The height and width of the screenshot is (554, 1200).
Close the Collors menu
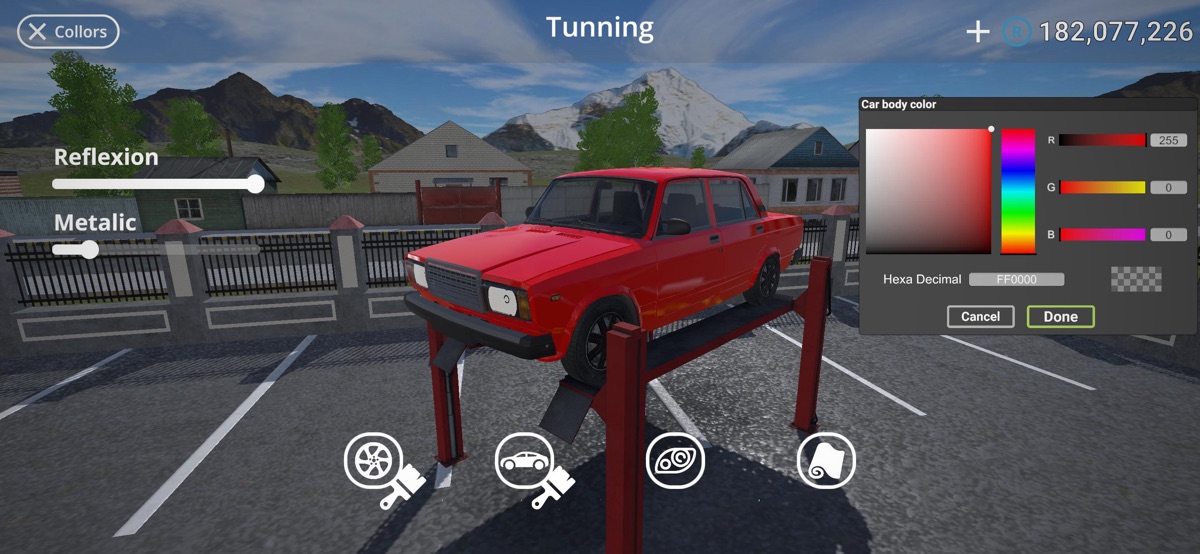pos(68,32)
